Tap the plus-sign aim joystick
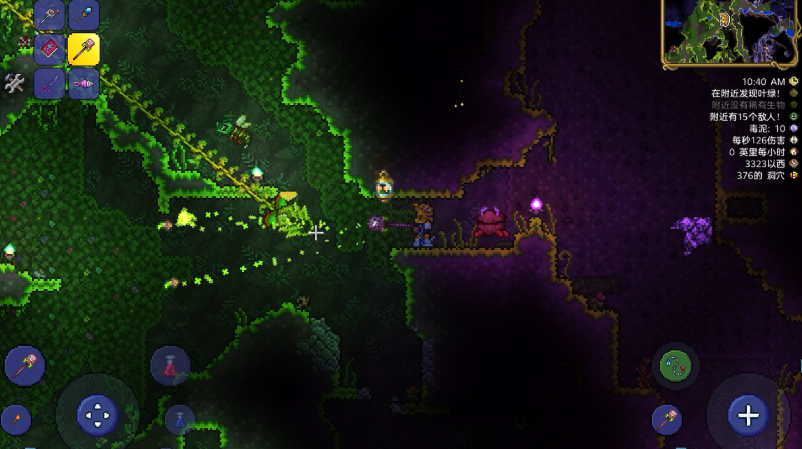 pyautogui.click(x=748, y=413)
